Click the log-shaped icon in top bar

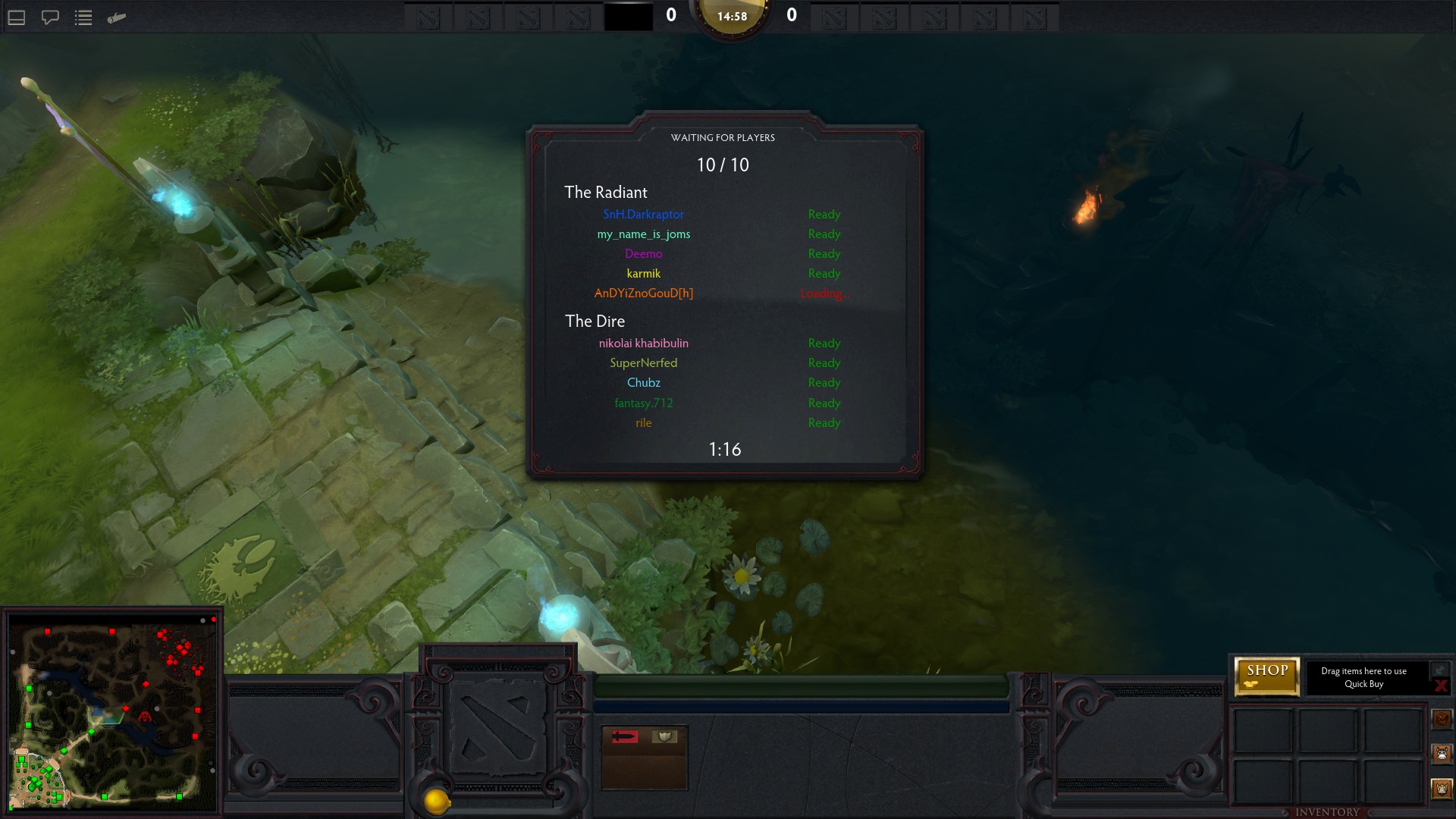(116, 17)
